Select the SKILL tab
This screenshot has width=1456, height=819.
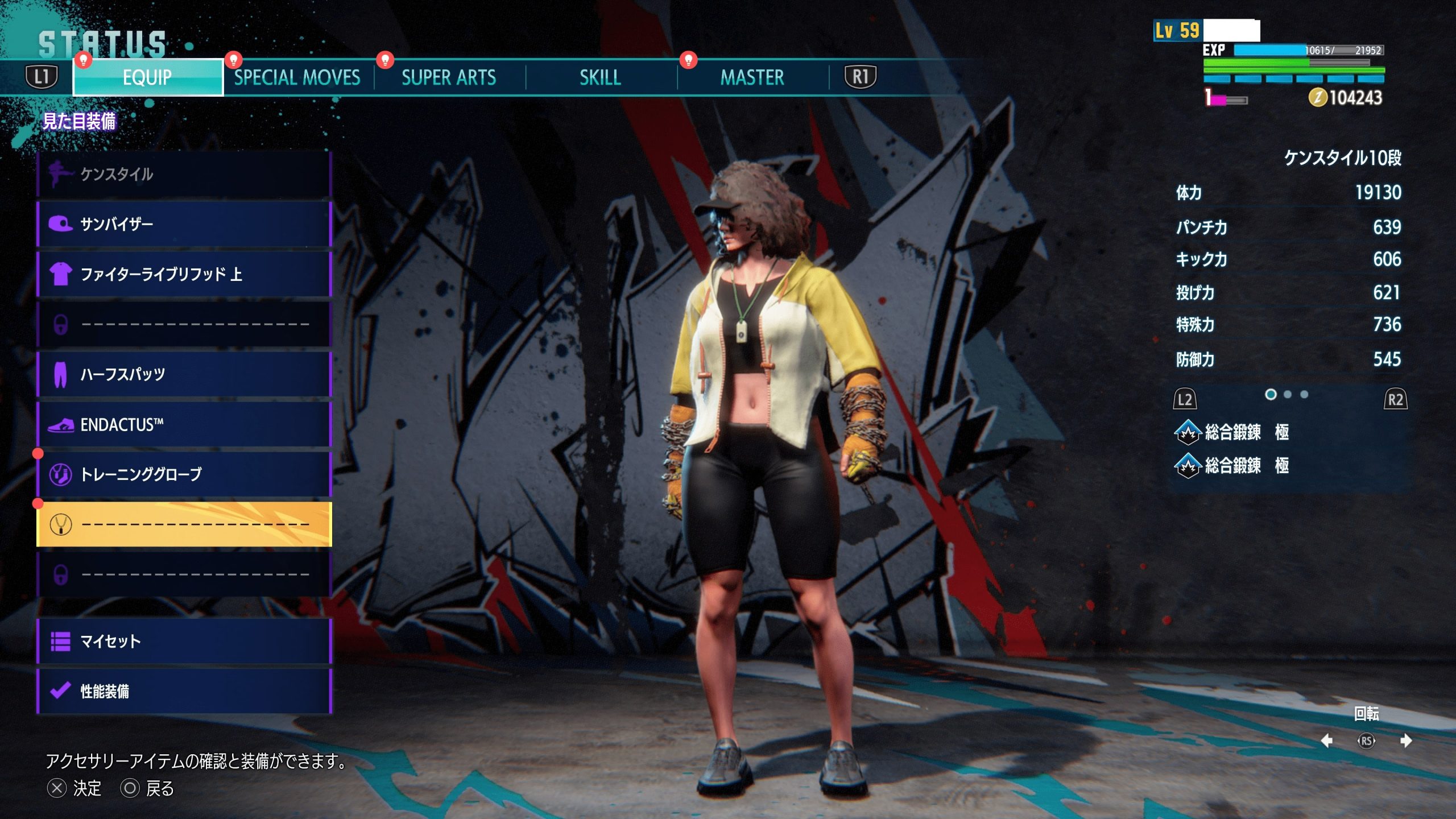coord(600,77)
